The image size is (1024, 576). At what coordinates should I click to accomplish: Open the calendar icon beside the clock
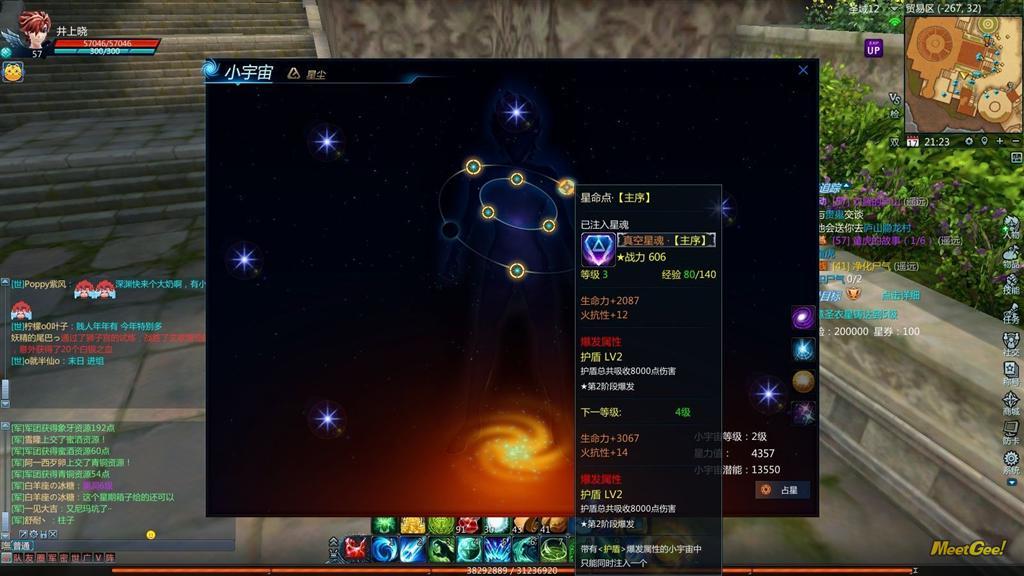pos(912,142)
